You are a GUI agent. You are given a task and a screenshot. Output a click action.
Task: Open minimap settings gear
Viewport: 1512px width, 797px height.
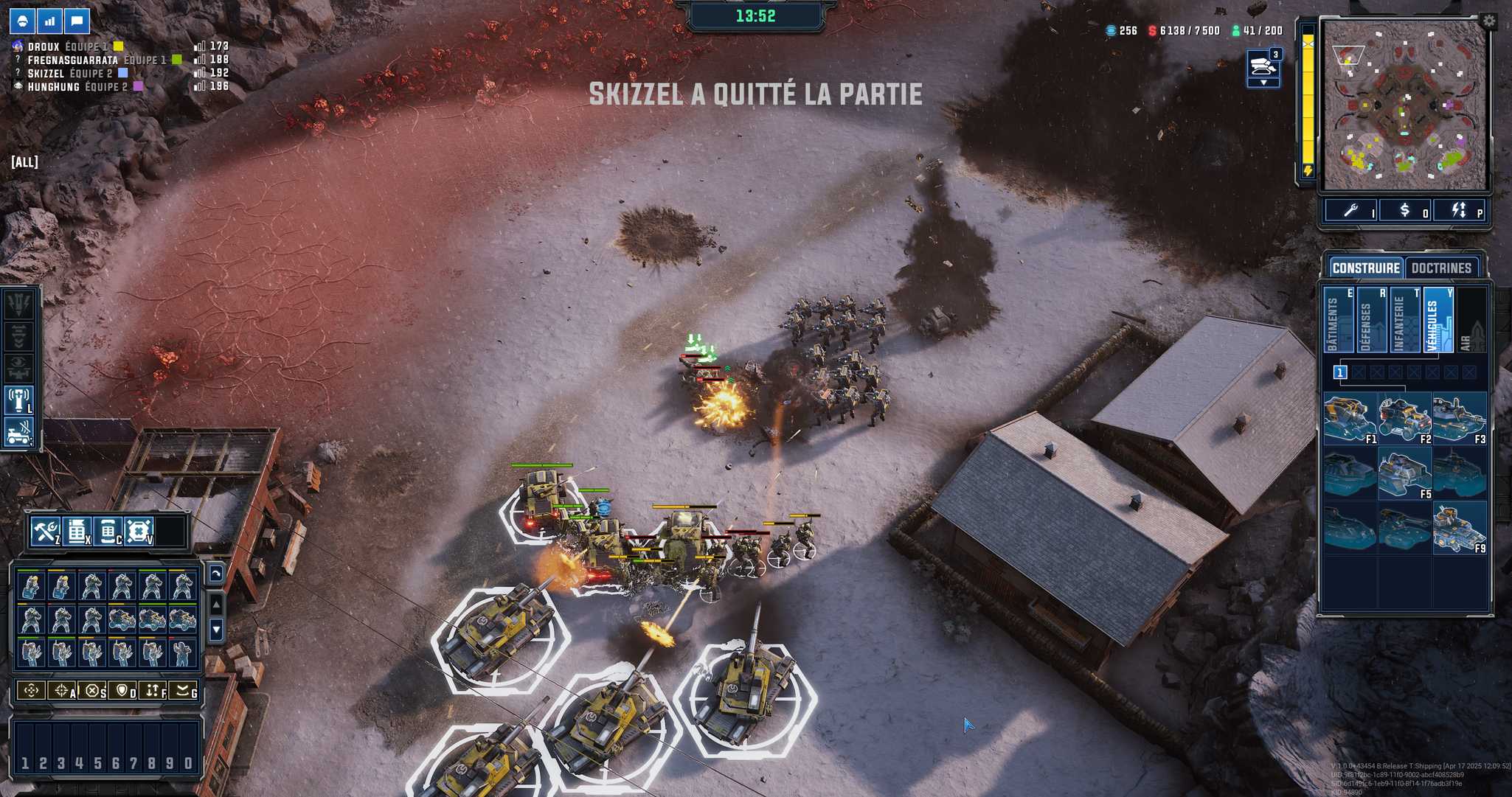(1488, 21)
